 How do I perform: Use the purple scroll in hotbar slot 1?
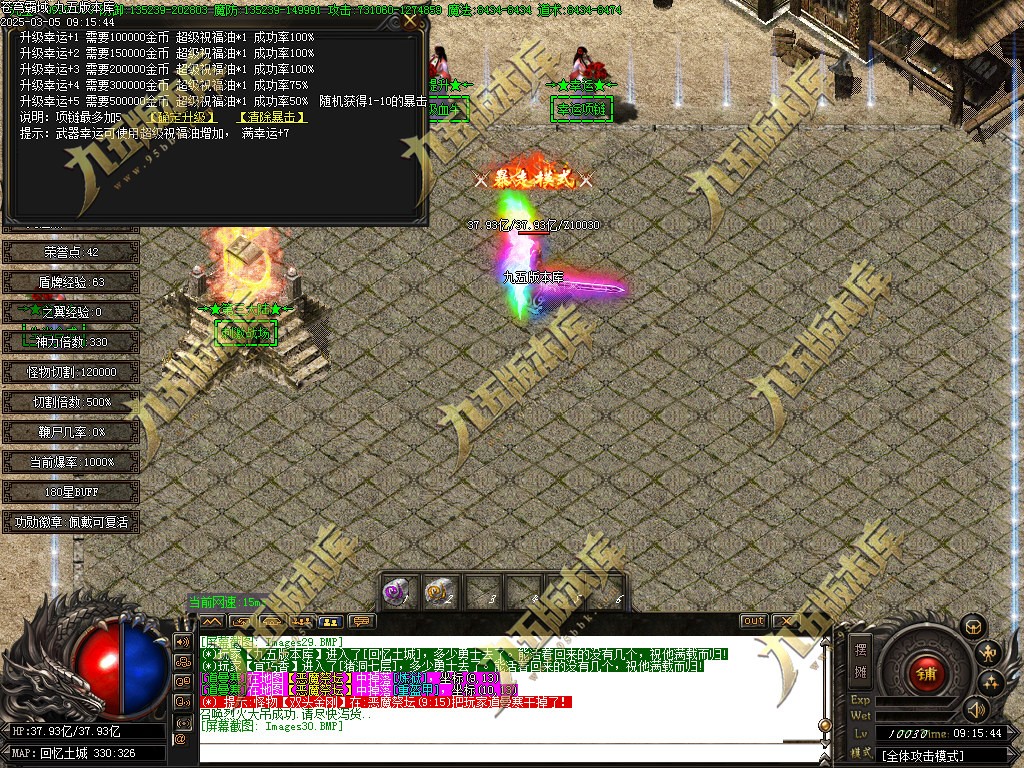tap(398, 591)
